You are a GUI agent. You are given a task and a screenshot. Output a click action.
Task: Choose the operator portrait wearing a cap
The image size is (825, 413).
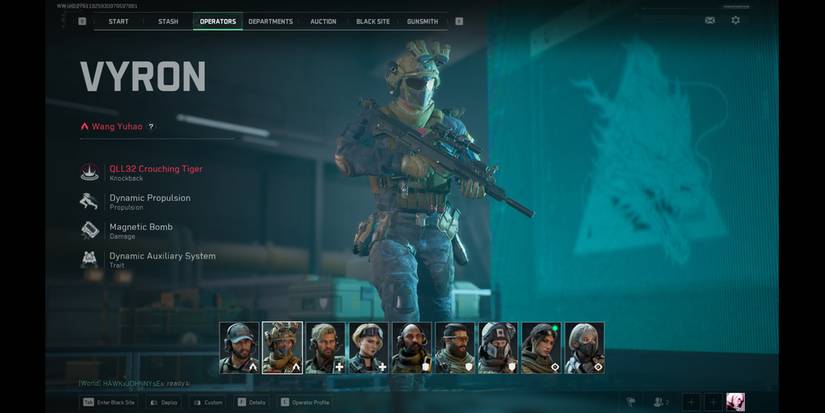click(x=239, y=347)
